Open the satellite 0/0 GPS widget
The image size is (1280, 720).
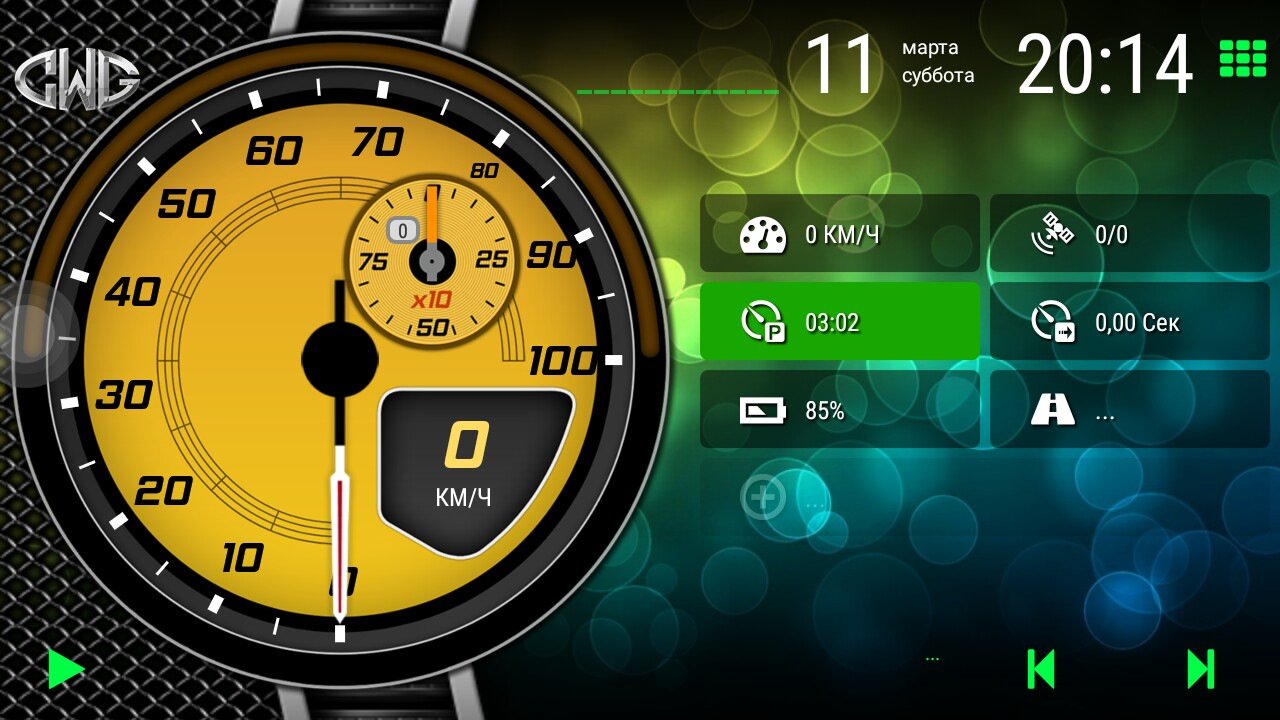(1129, 234)
